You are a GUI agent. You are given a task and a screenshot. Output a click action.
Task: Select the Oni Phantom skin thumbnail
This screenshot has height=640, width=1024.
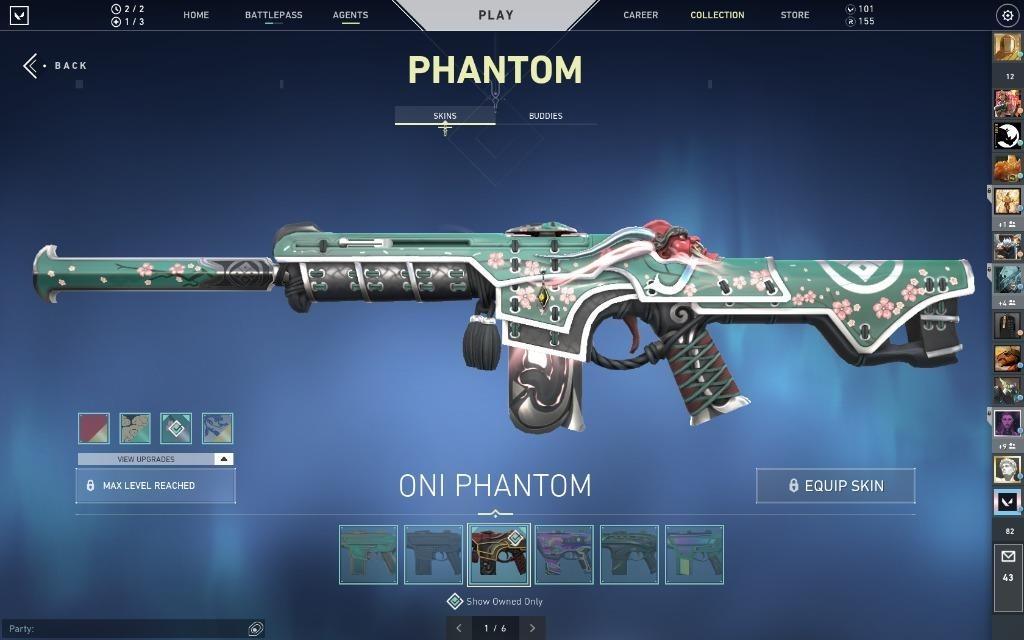point(498,555)
